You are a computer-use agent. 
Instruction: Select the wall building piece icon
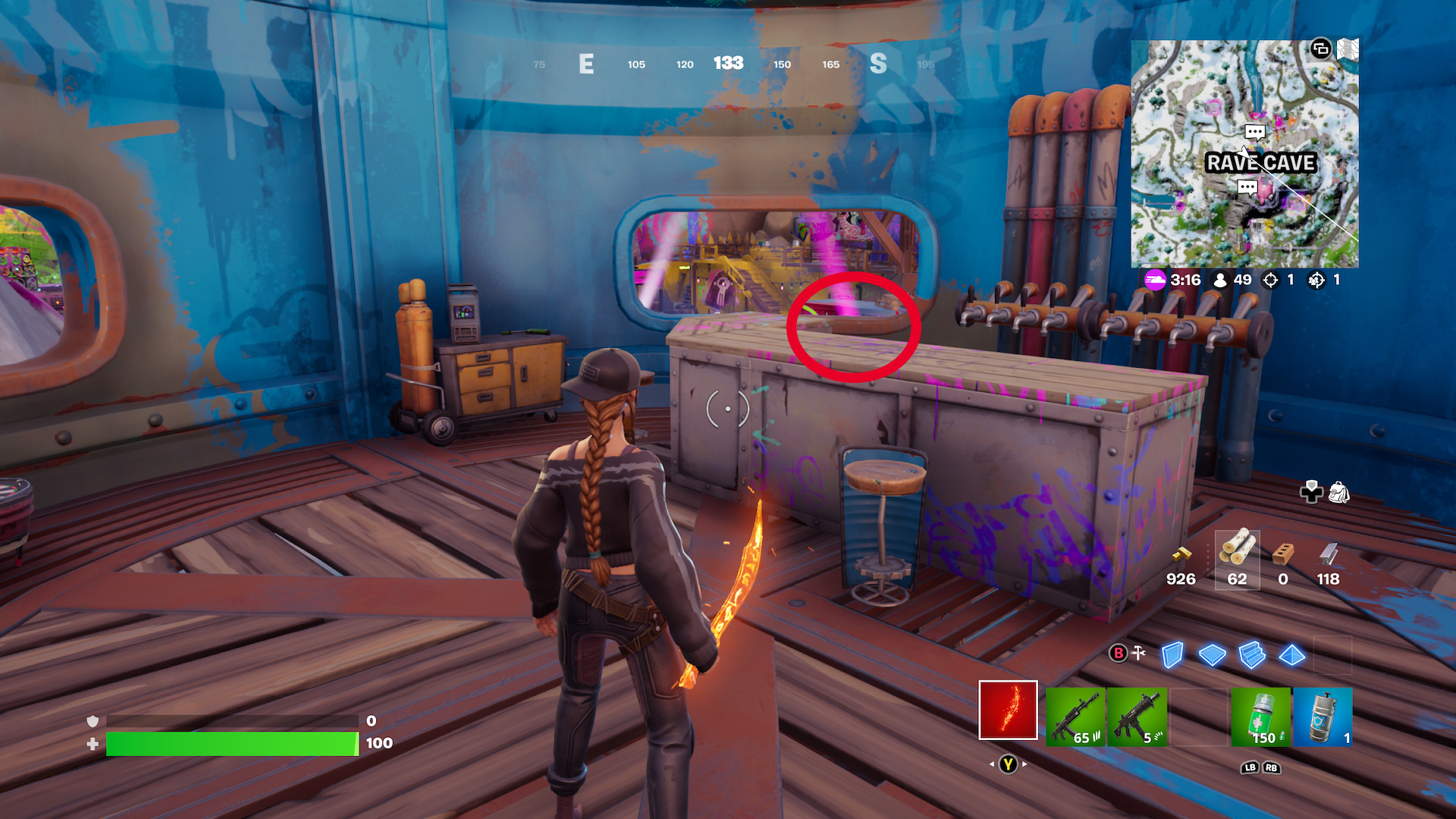click(x=1172, y=655)
